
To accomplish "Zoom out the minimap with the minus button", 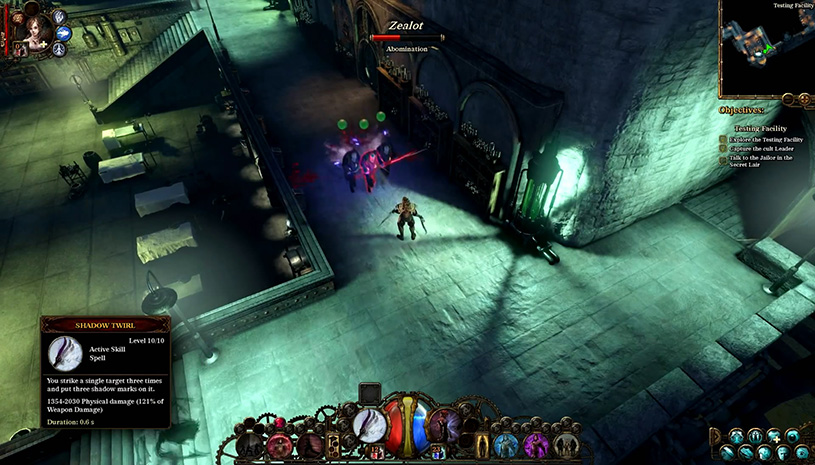I will coord(787,99).
